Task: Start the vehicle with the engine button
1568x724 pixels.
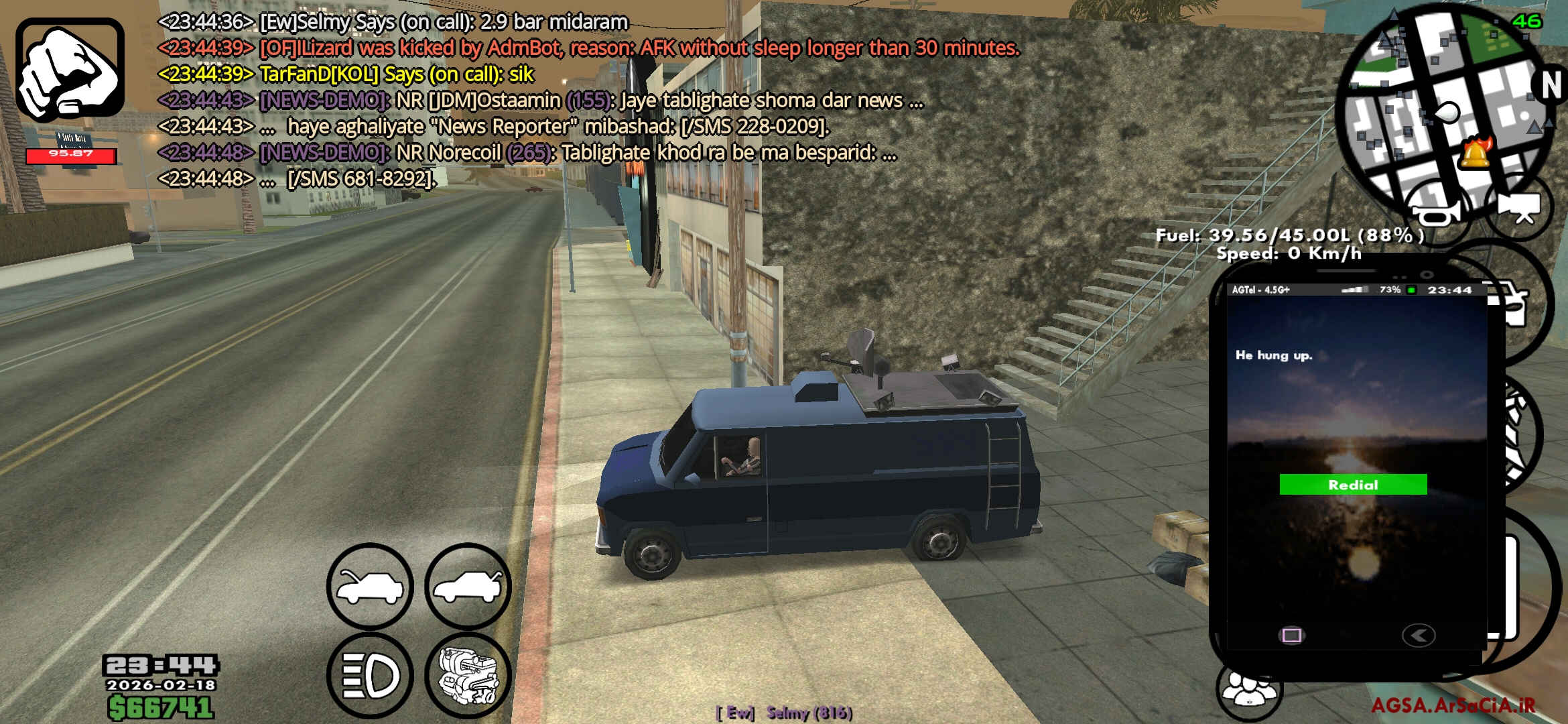Action: click(468, 675)
